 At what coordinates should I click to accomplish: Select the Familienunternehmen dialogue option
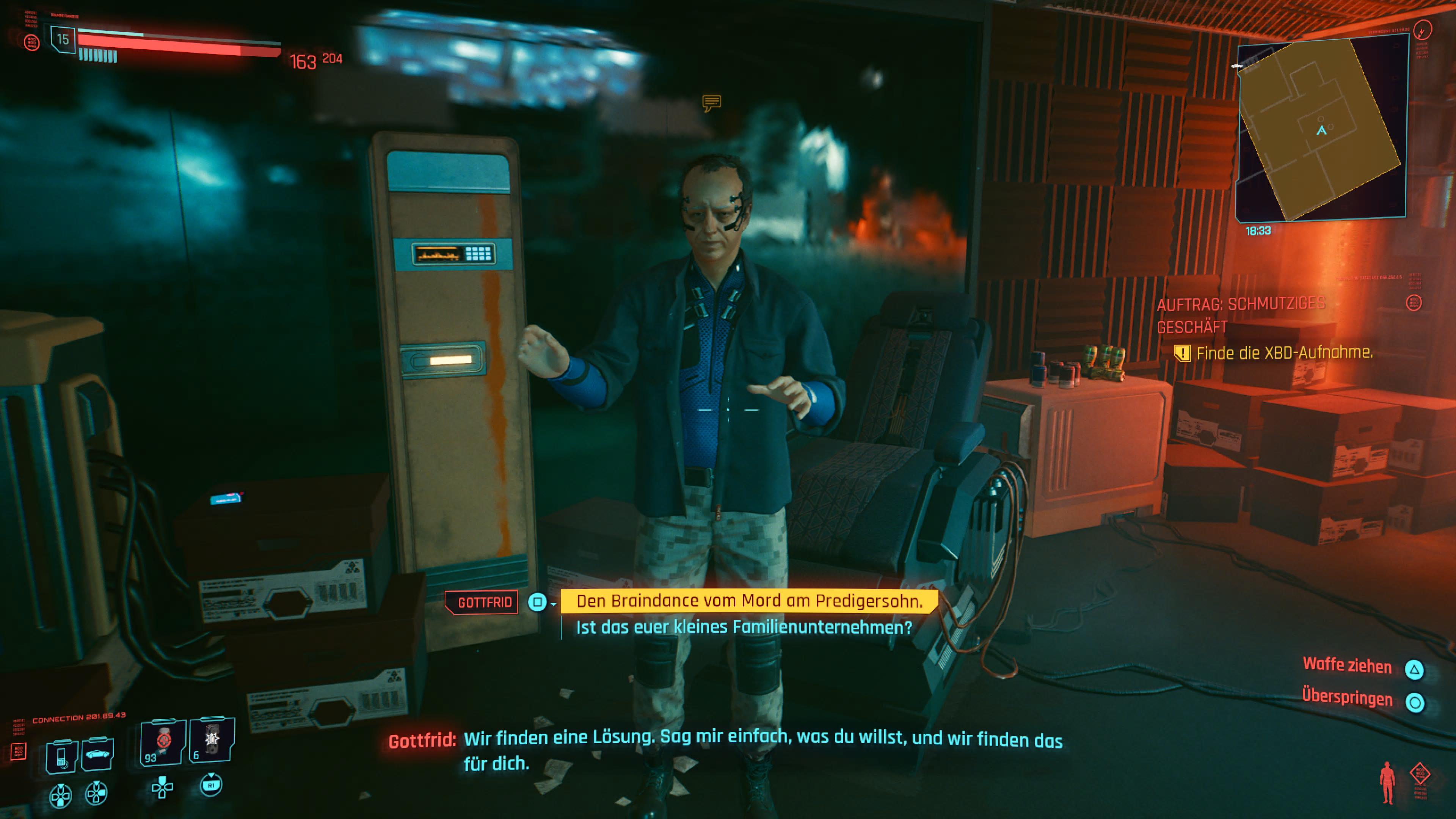point(744,628)
